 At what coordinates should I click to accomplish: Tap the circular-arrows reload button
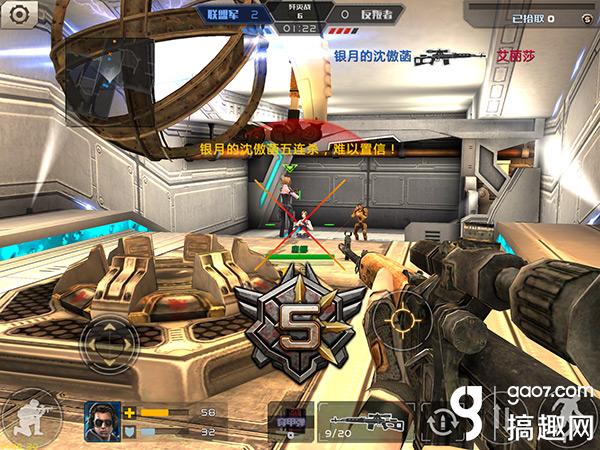coord(443,419)
